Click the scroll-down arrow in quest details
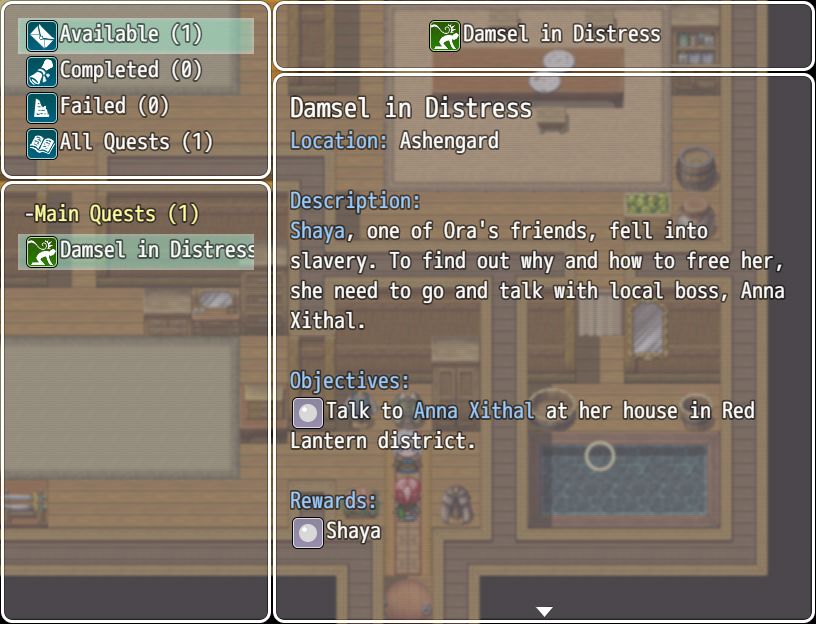 544,611
